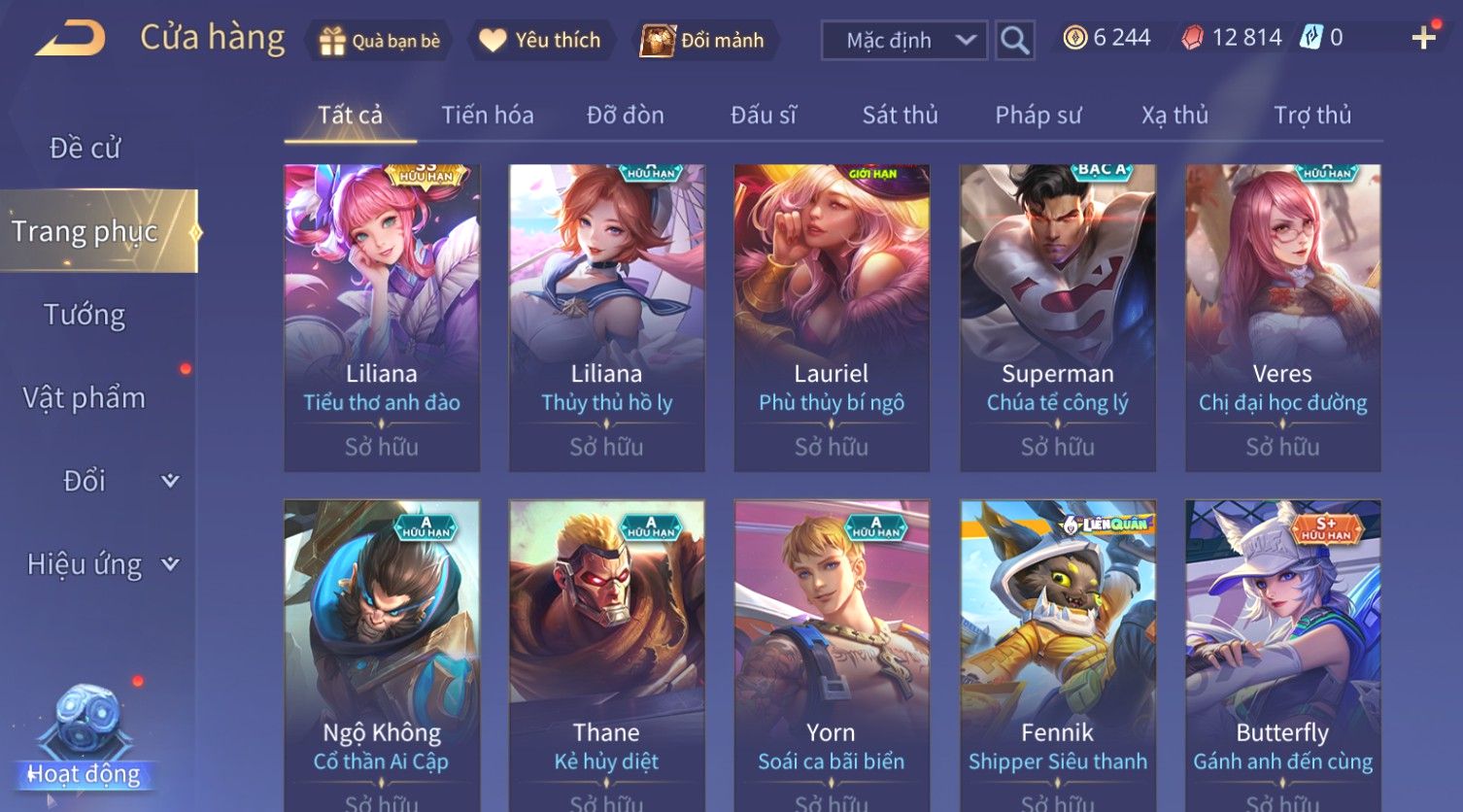This screenshot has width=1463, height=812.
Task: Switch to the Đỡ đòn tab
Action: 626,116
